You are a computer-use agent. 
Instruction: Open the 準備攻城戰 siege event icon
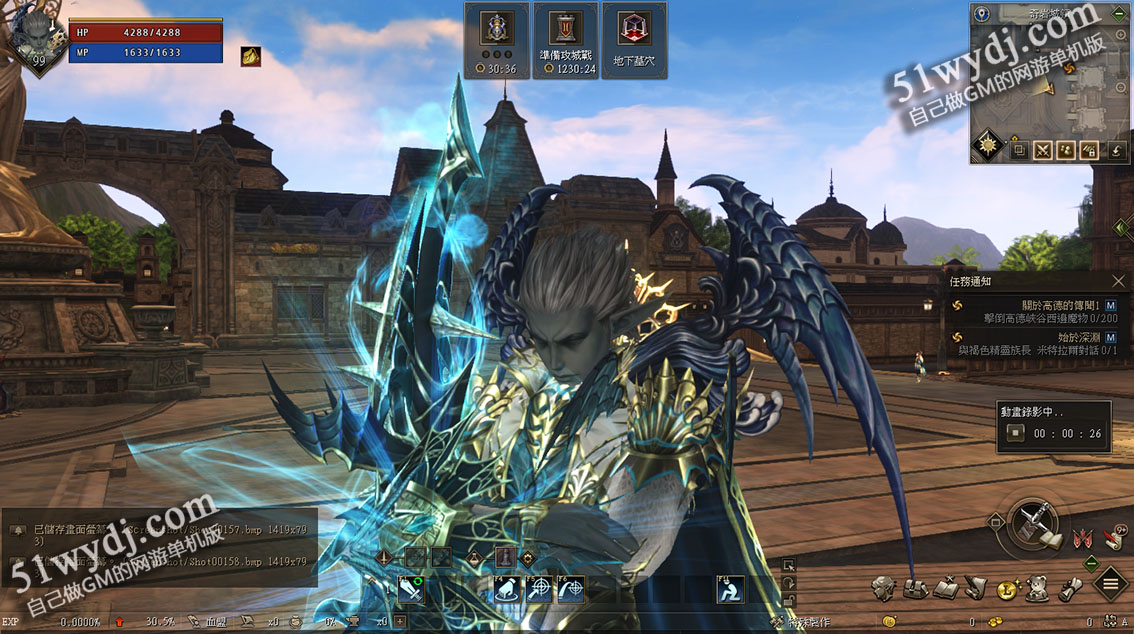coord(565,40)
